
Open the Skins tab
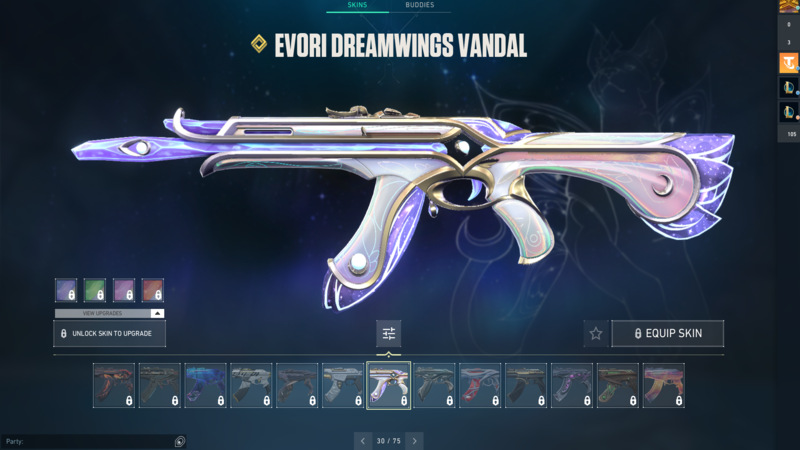click(357, 5)
